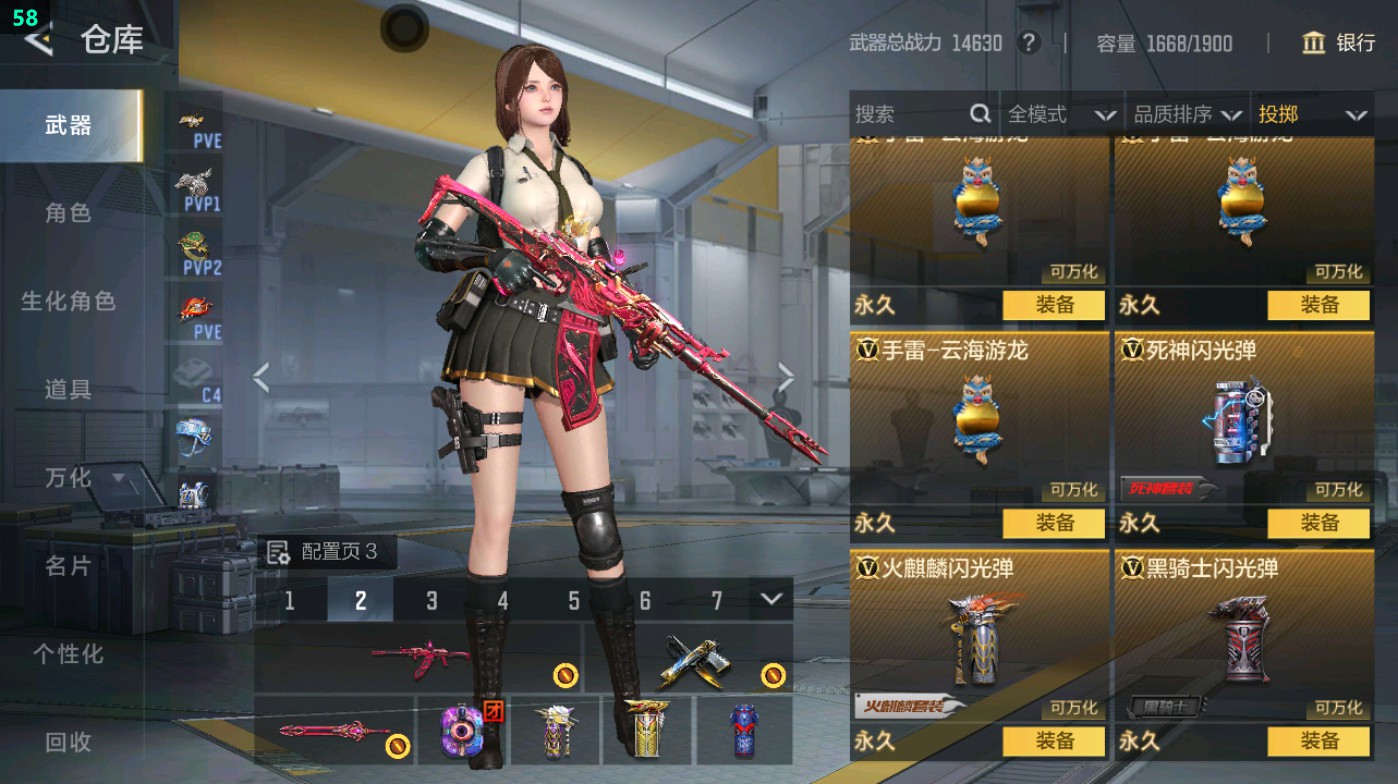This screenshot has width=1398, height=784.
Task: Open the 生化角色 category
Action: click(x=68, y=301)
